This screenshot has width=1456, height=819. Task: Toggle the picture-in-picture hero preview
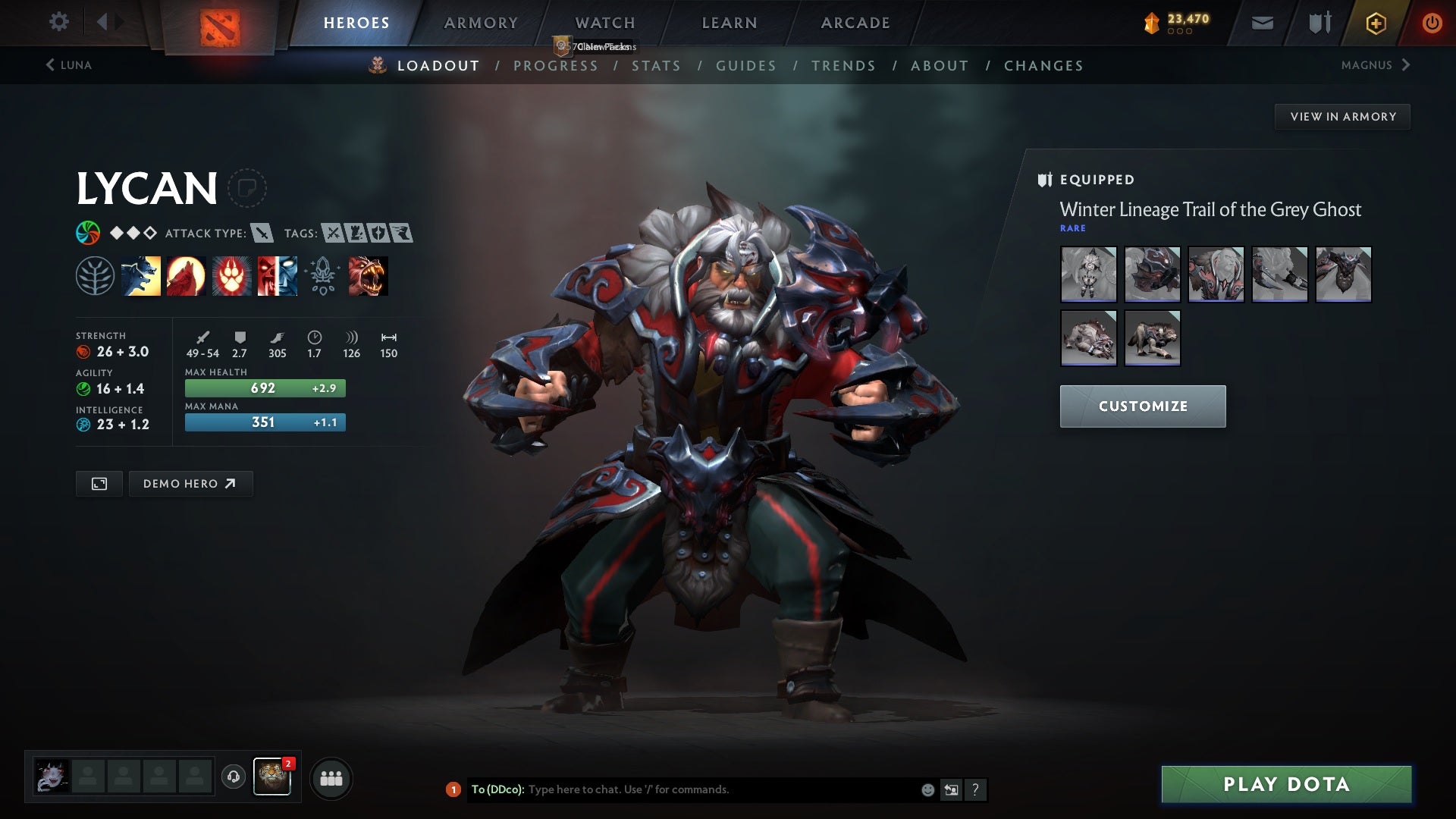(99, 483)
